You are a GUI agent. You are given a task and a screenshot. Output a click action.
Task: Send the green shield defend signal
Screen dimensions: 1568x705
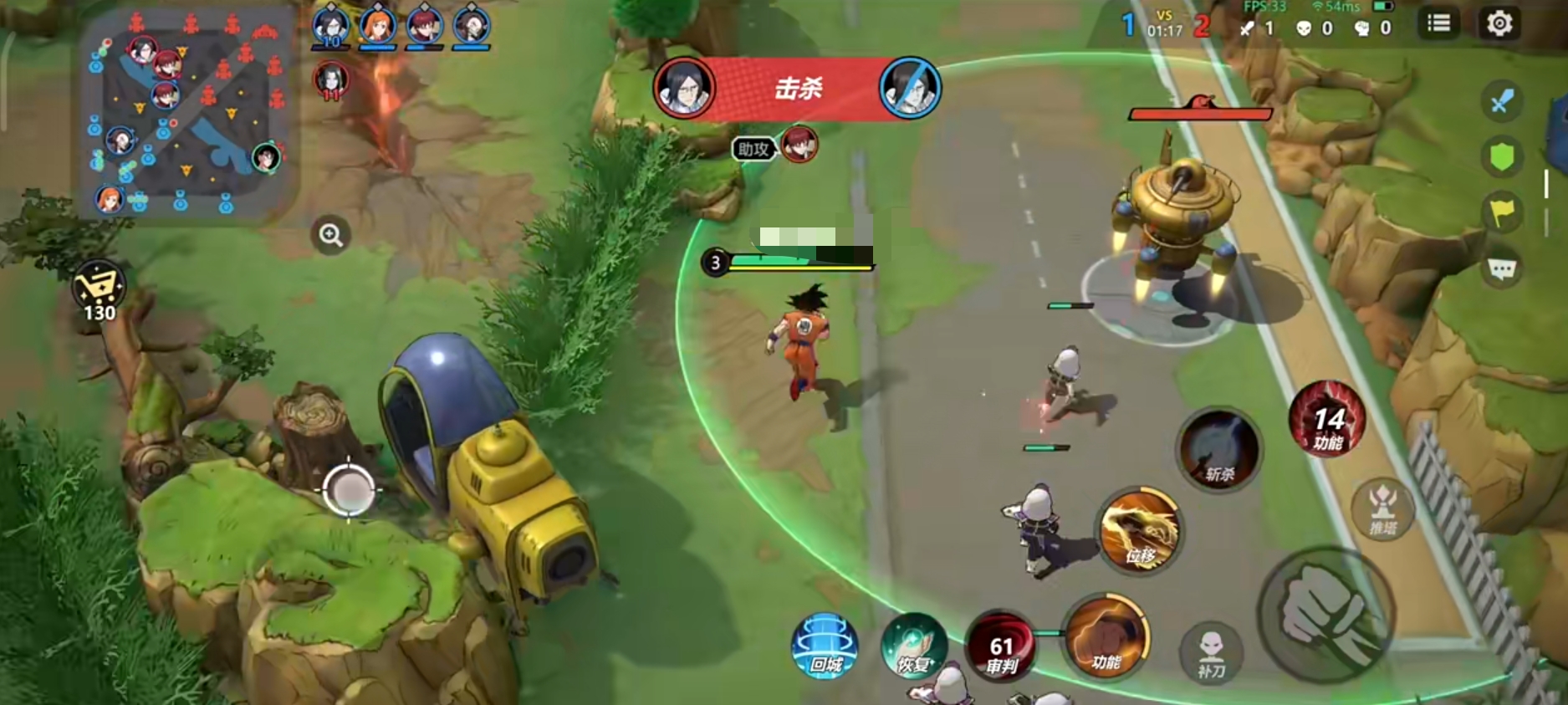1502,156
